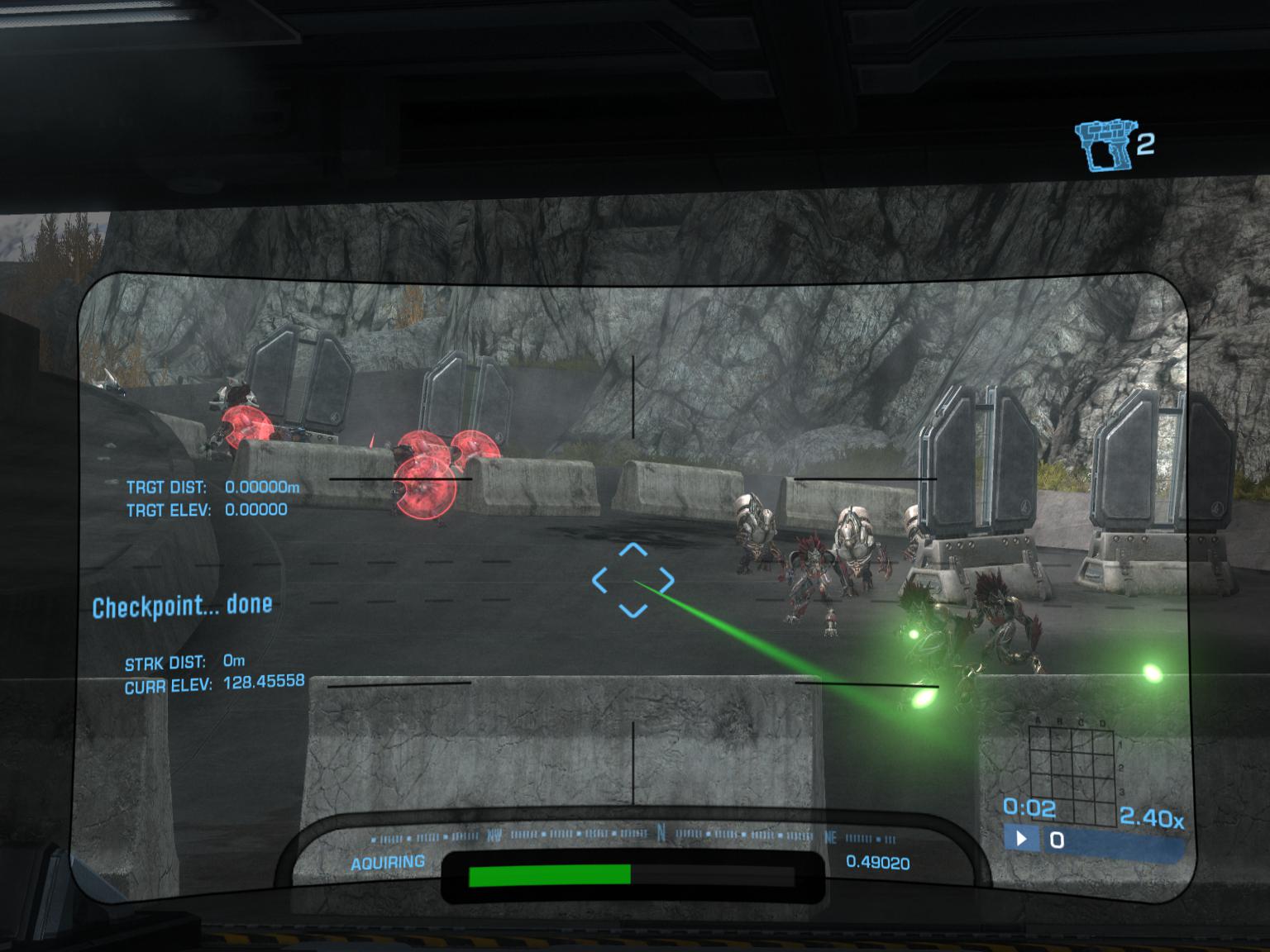Click the blue diamond targeting reticle
The height and width of the screenshot is (952, 1270).
(633, 580)
